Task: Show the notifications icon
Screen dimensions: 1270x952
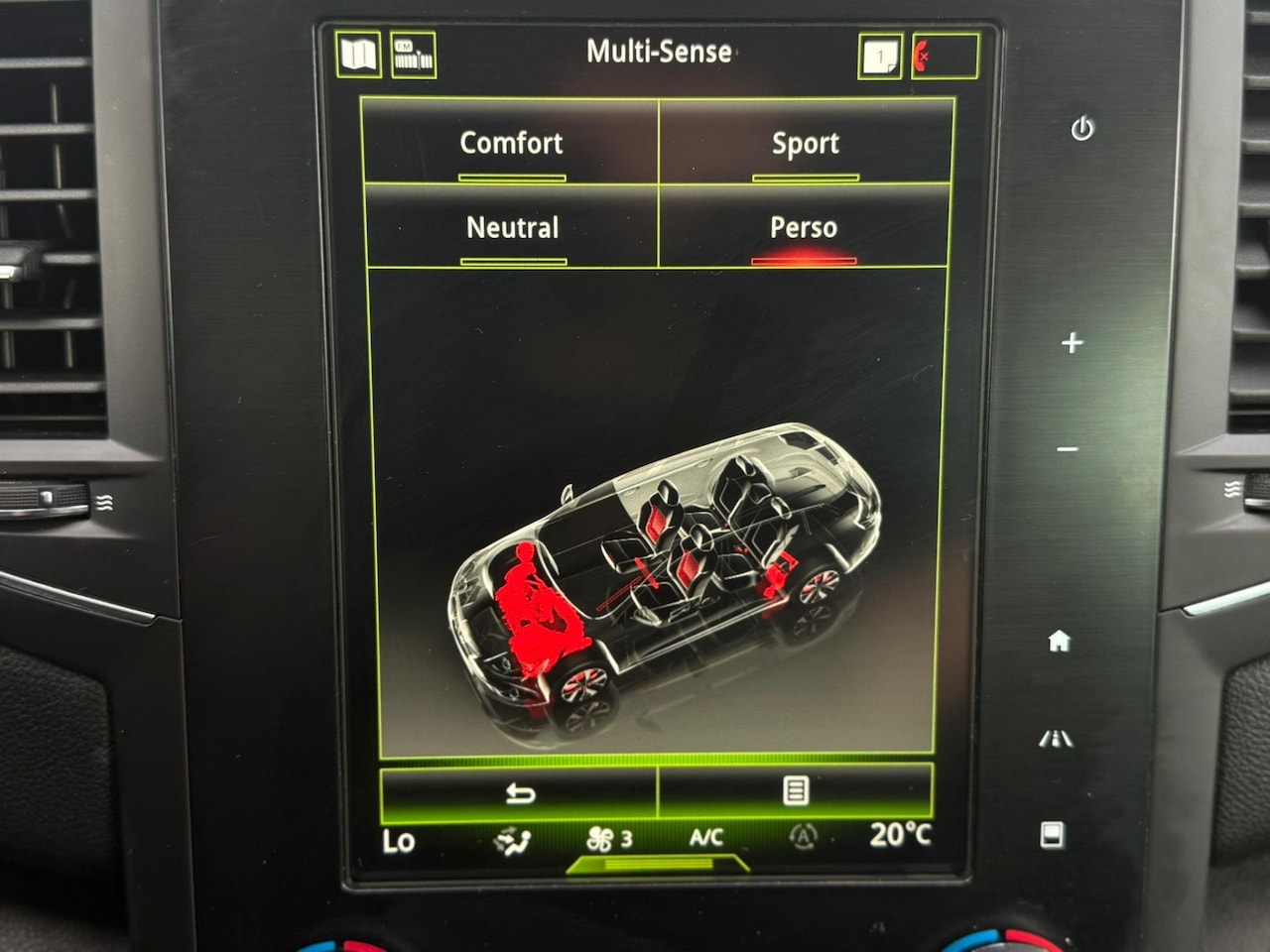Action: tap(880, 58)
